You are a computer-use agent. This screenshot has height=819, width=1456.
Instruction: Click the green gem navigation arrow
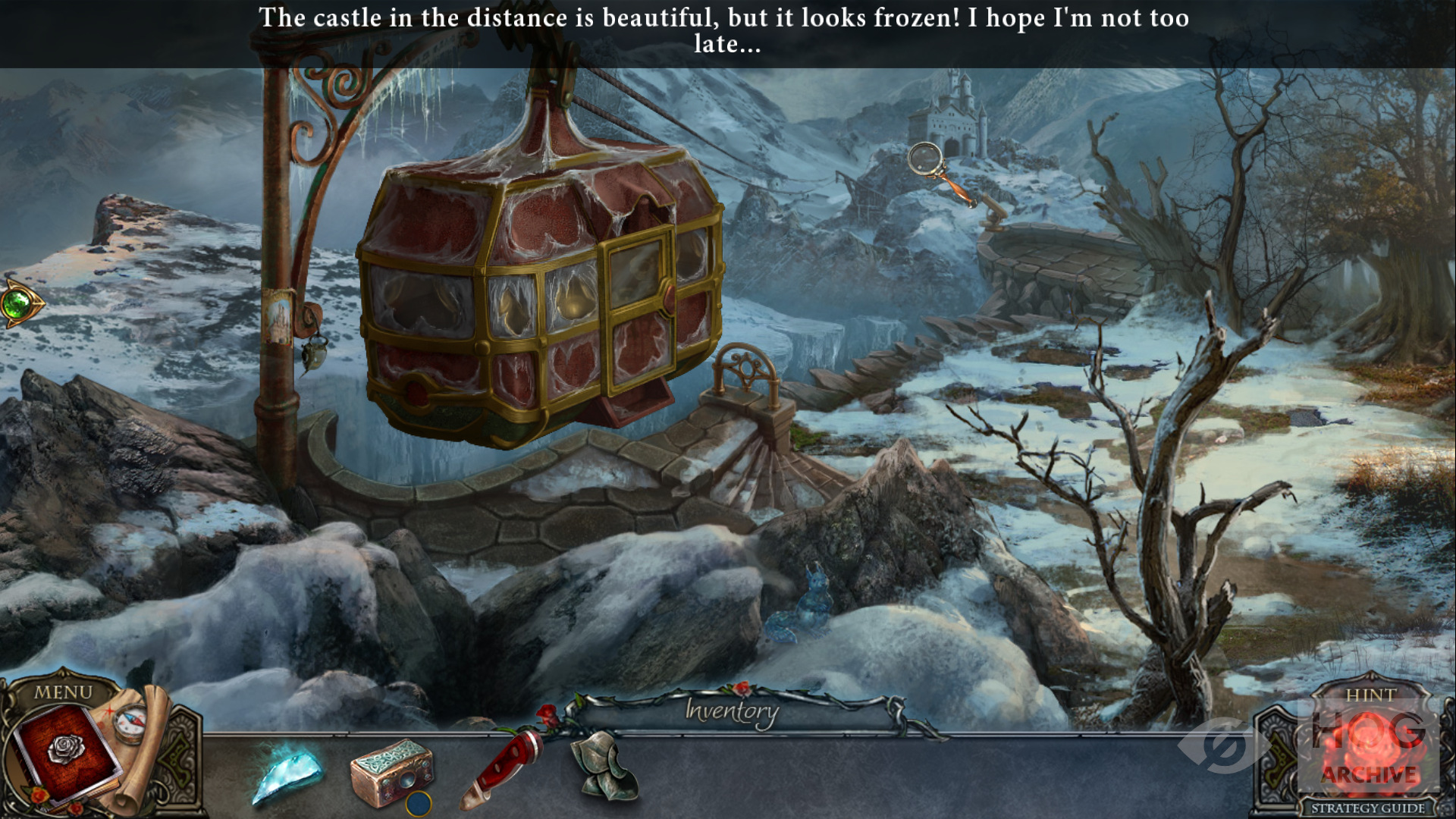coord(18,304)
